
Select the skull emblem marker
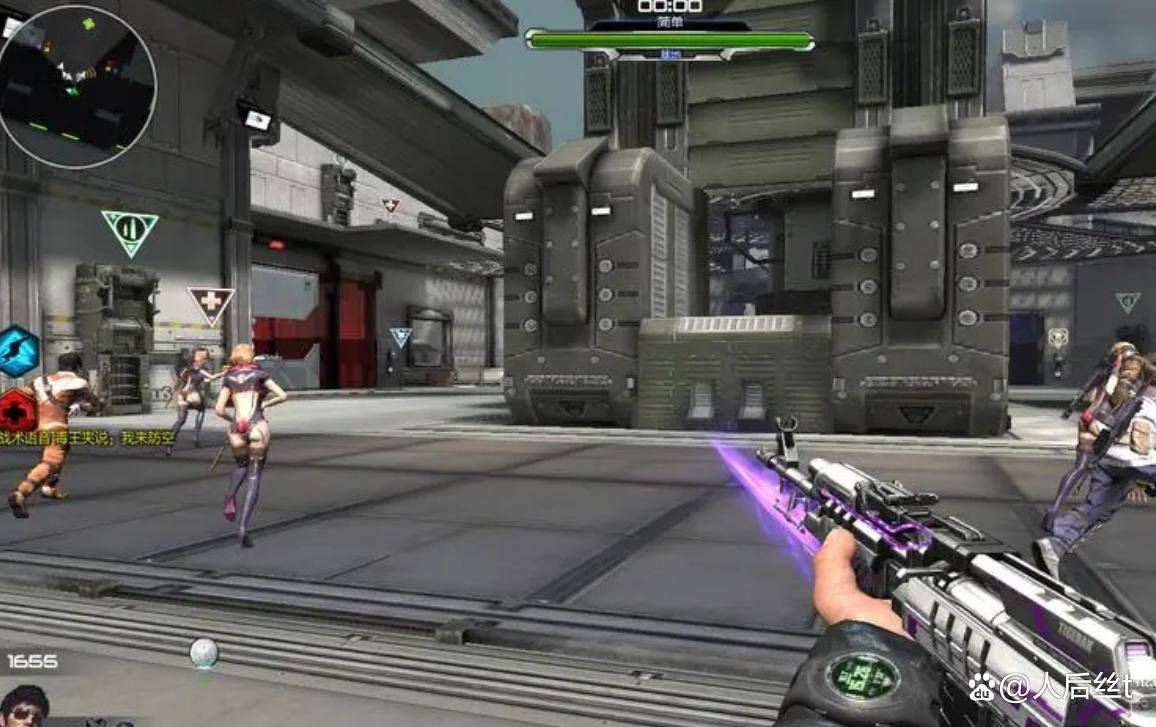1057,337
